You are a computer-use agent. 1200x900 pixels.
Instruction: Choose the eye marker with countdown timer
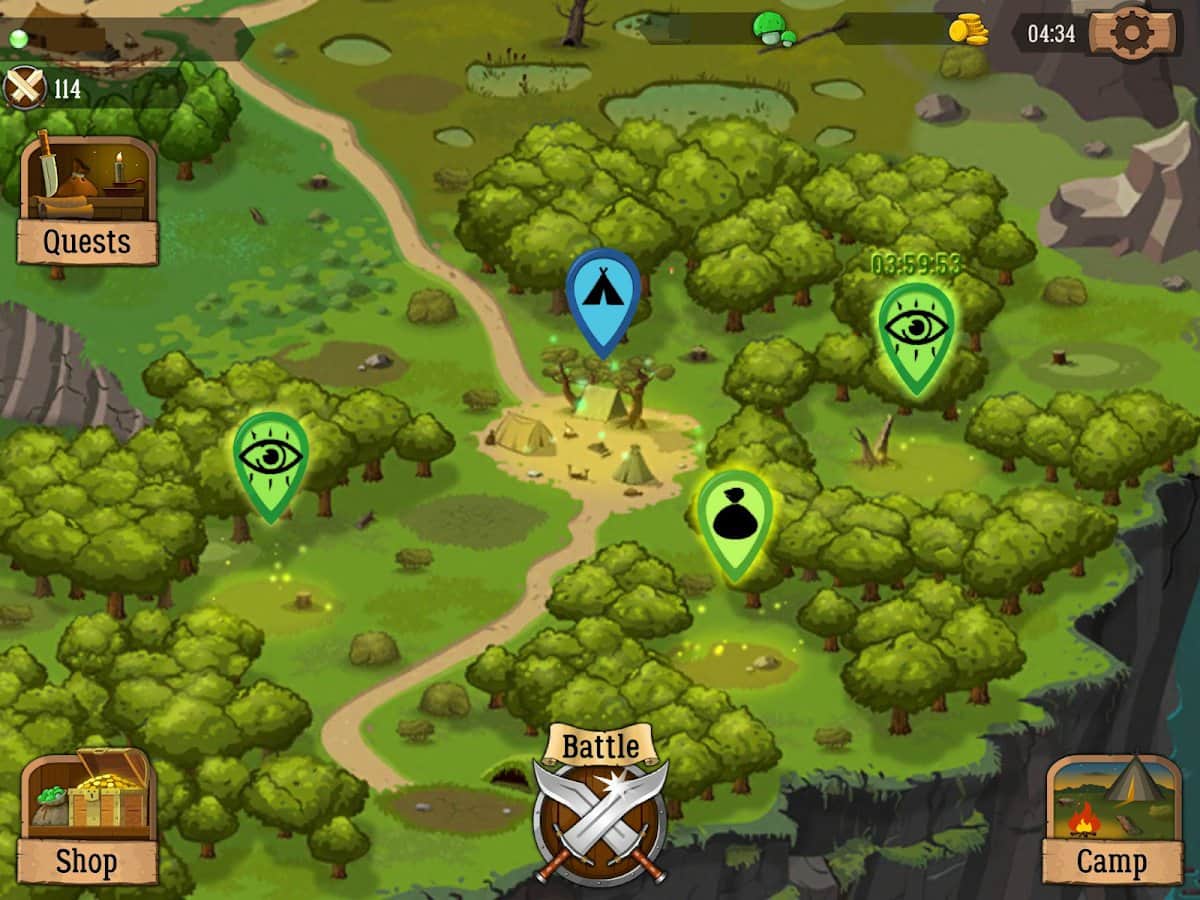click(x=916, y=330)
